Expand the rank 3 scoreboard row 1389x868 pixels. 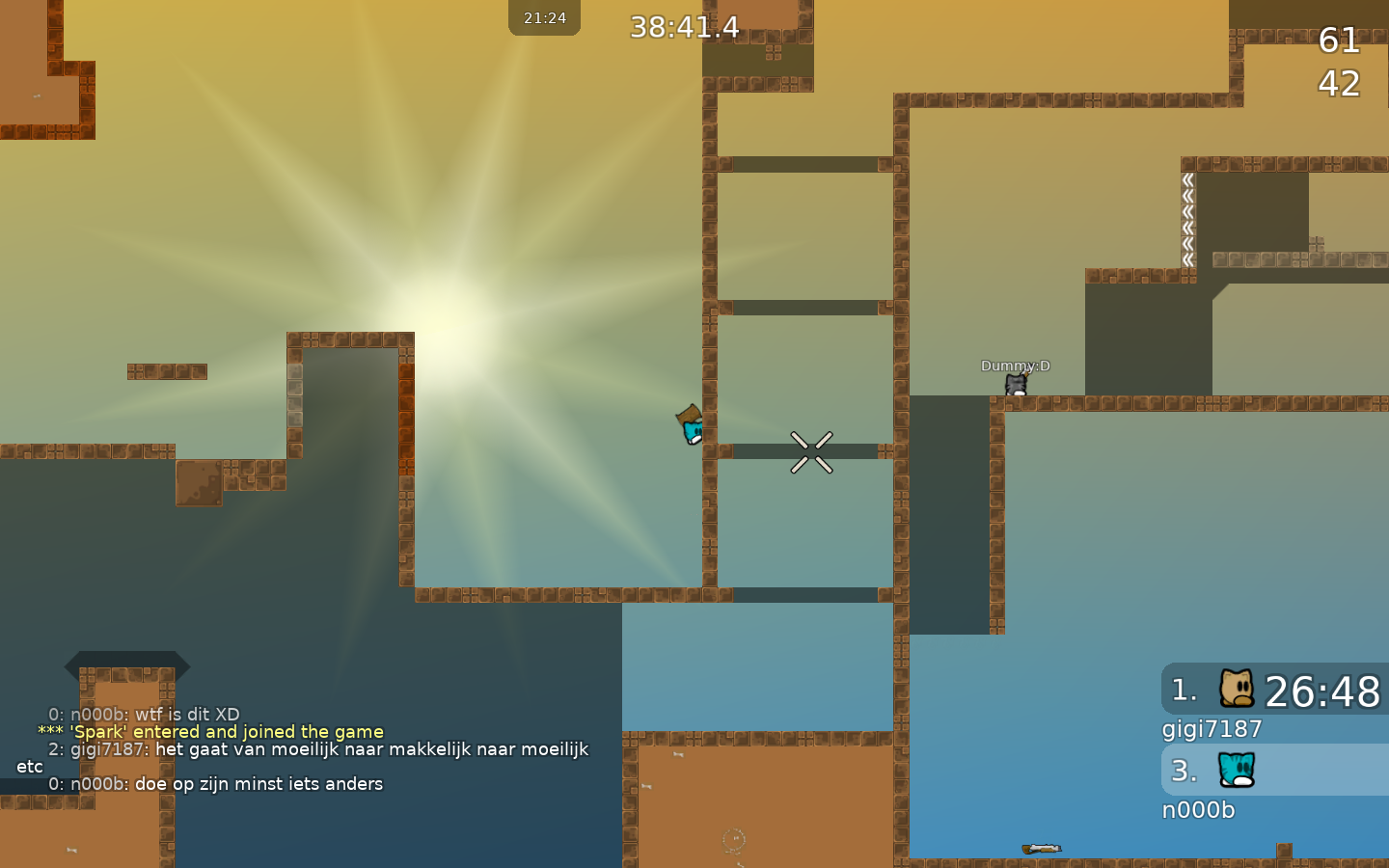[x=1273, y=771]
